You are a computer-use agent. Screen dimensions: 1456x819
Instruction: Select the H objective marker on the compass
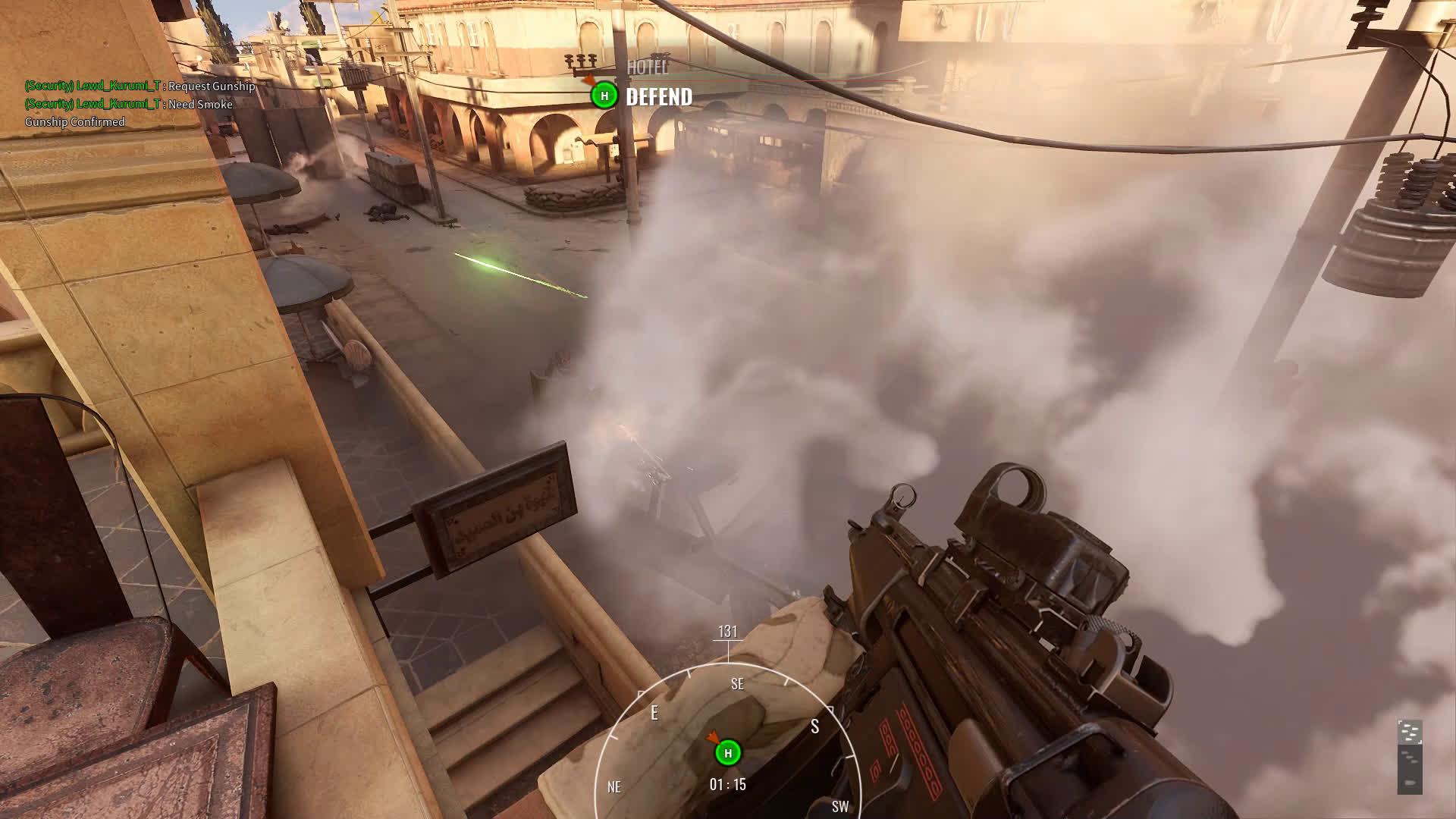728,752
